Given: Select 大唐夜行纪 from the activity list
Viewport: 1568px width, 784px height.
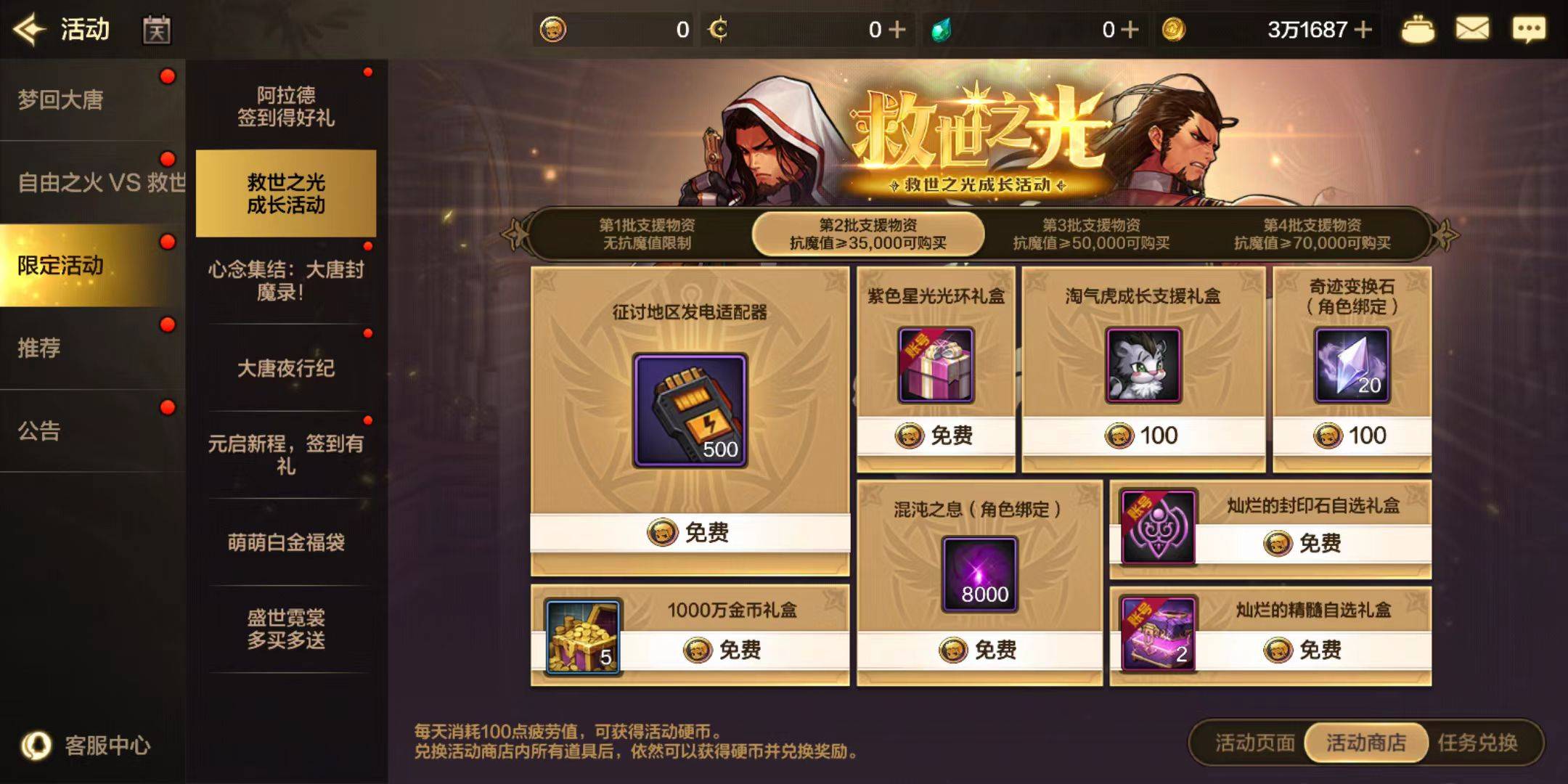Looking at the screenshot, I should point(285,369).
